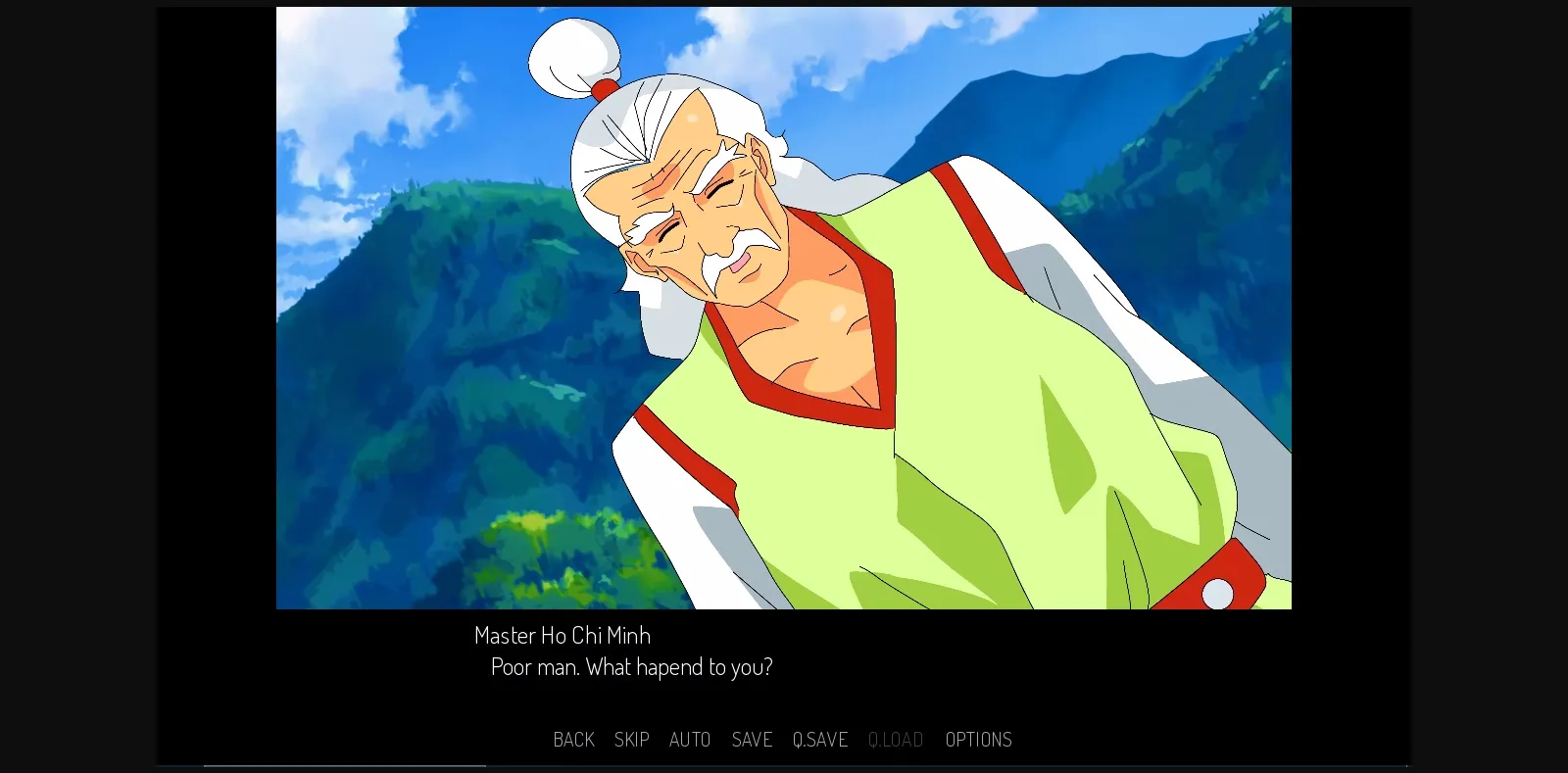Click the SAVE button in the quick menu
This screenshot has height=773, width=1568.
point(752,740)
